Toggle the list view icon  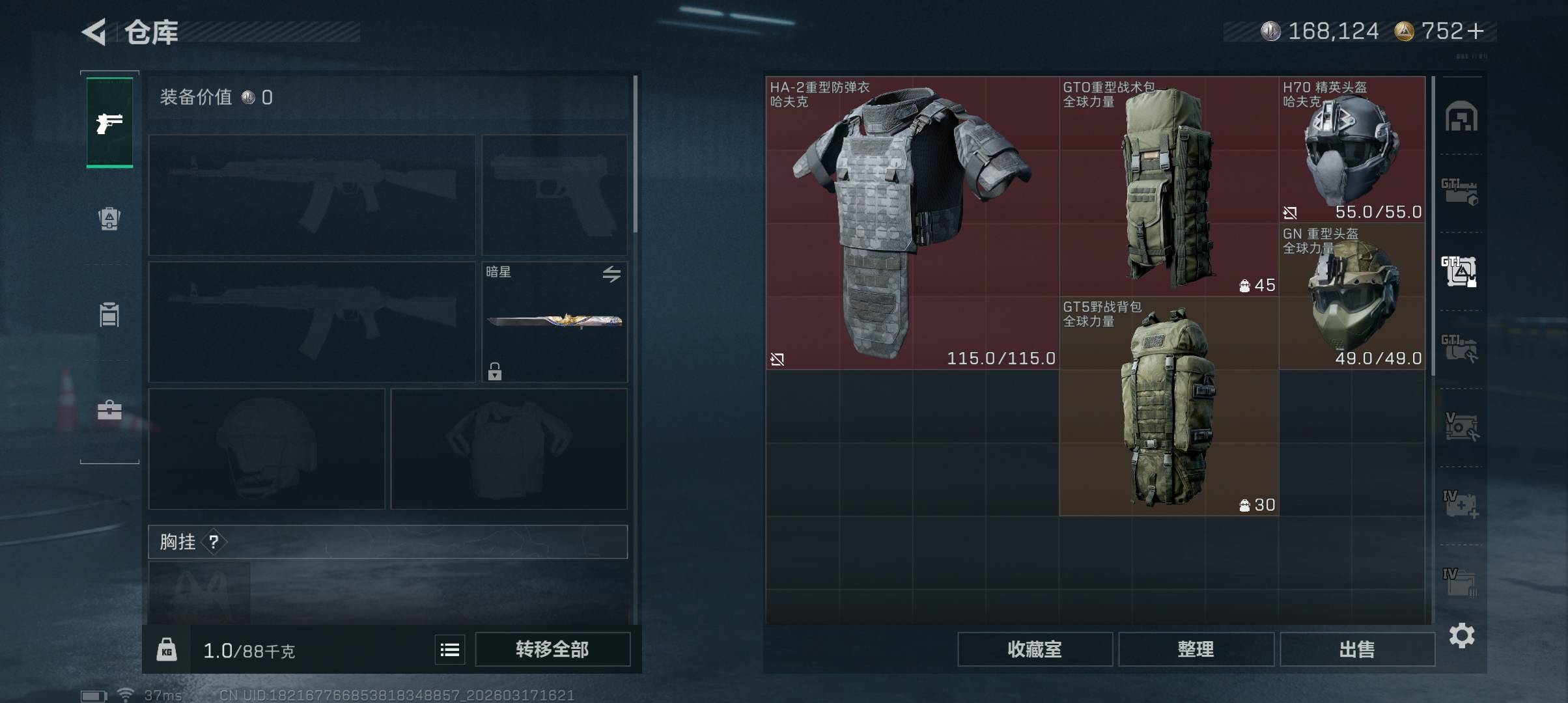point(450,650)
